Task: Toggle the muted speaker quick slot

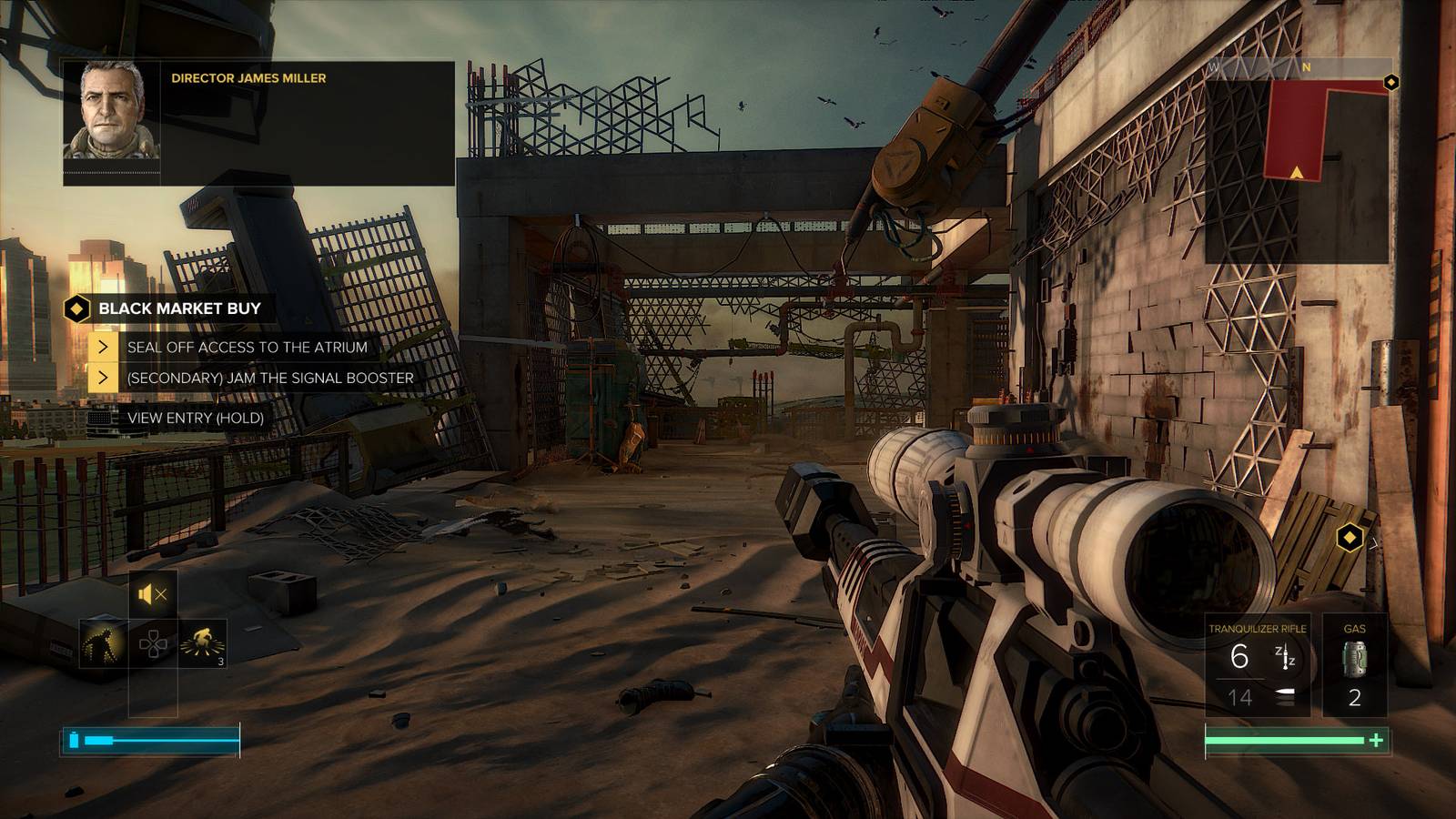Action: (153, 595)
